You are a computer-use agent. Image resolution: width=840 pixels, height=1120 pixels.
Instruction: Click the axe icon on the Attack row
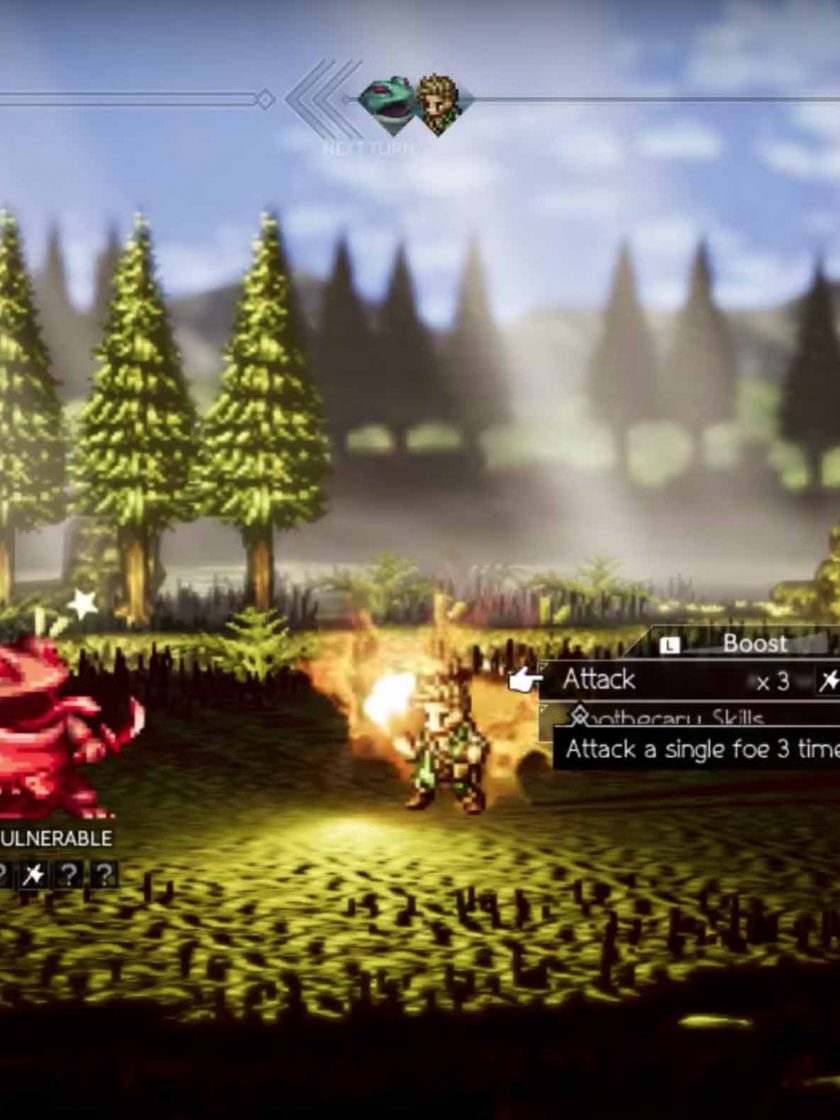(828, 682)
